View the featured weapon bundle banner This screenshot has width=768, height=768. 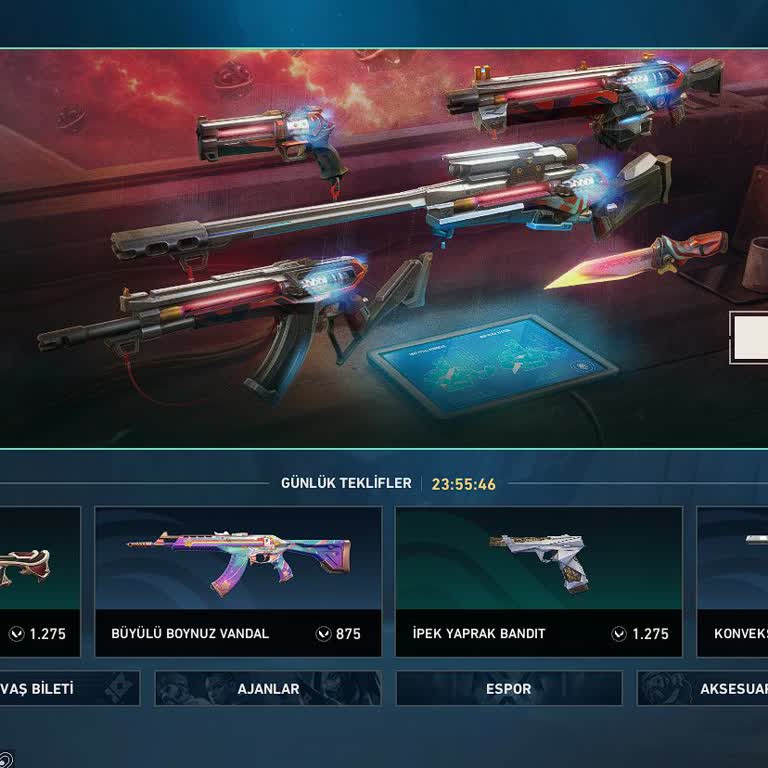coord(380,250)
